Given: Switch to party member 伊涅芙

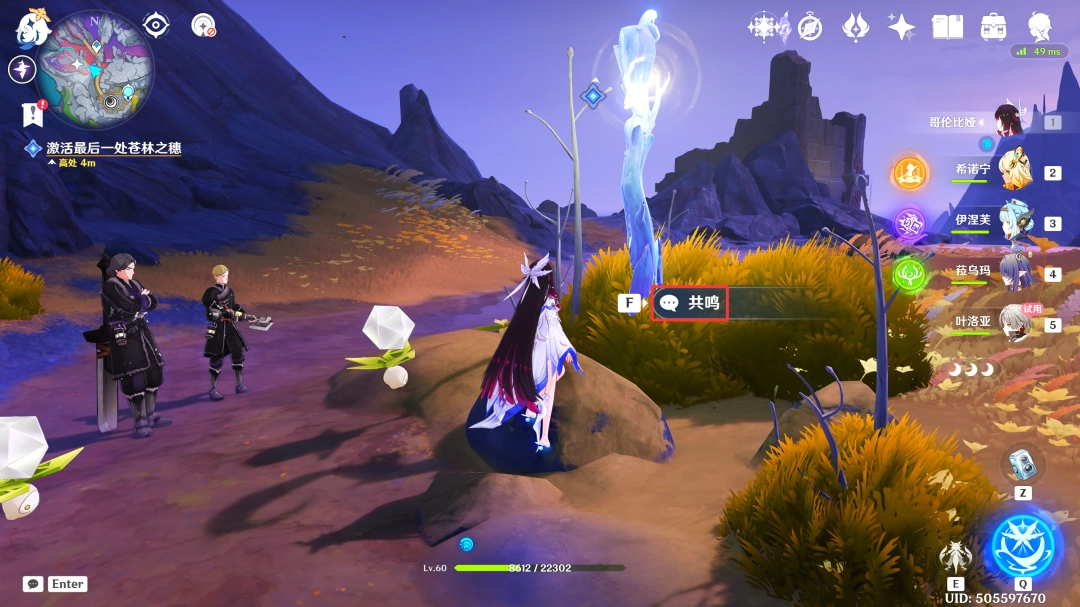Looking at the screenshot, I should click(1018, 223).
